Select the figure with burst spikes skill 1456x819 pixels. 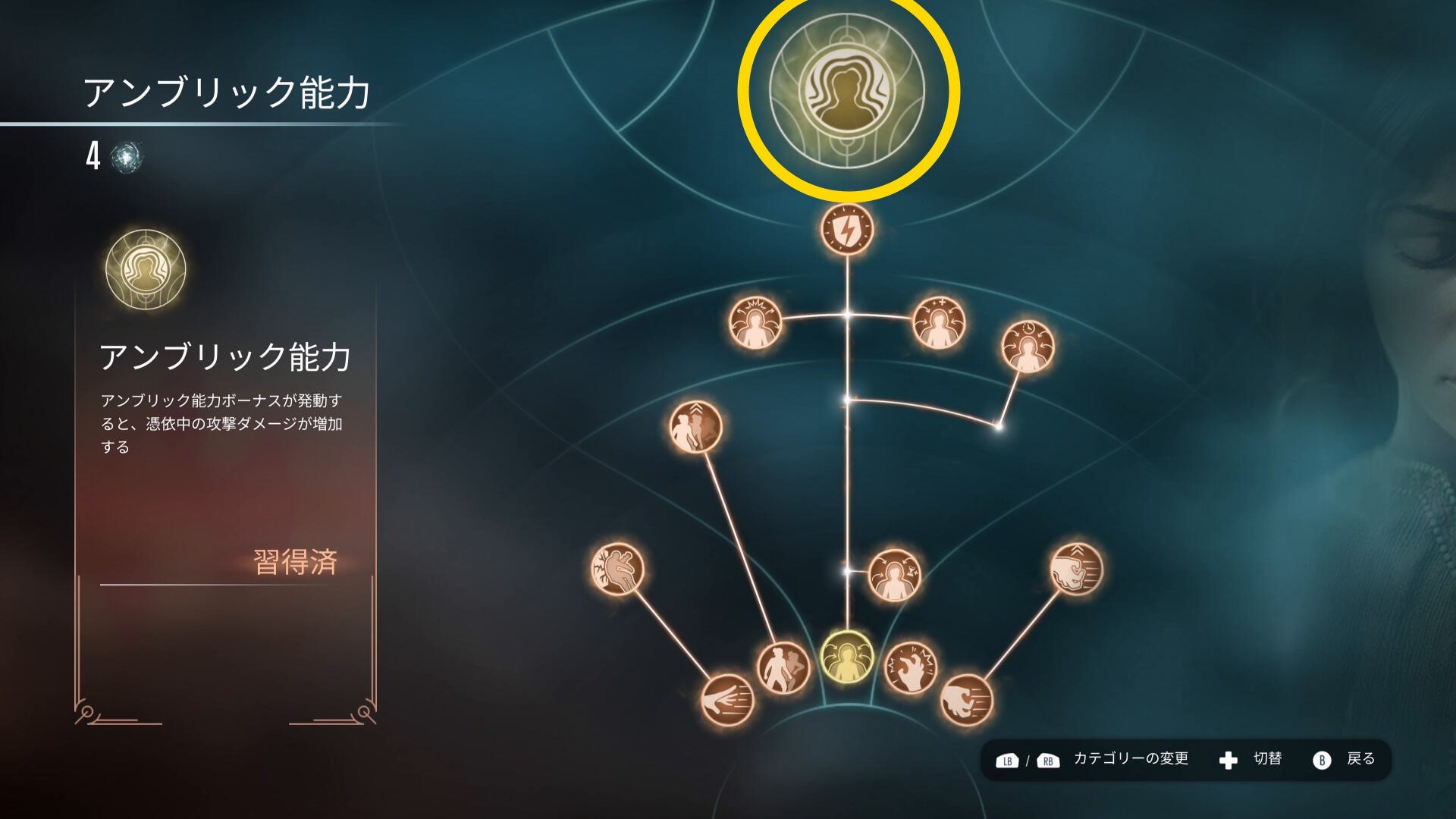pos(755,323)
